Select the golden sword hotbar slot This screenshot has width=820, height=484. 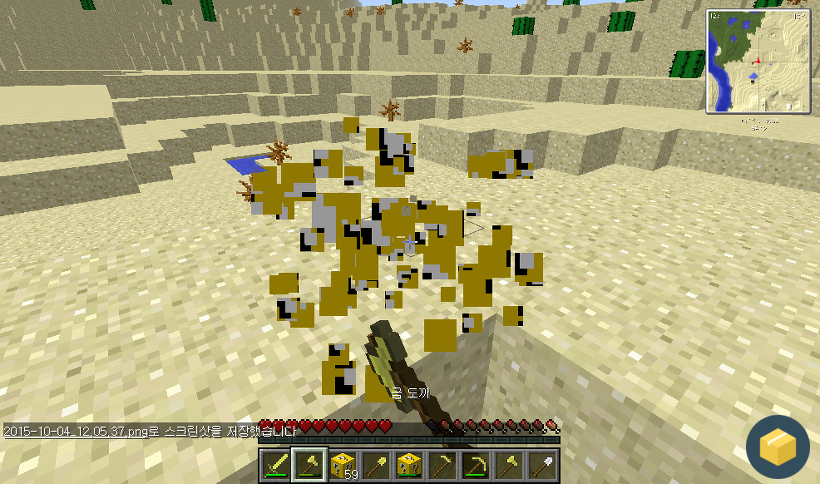point(278,465)
